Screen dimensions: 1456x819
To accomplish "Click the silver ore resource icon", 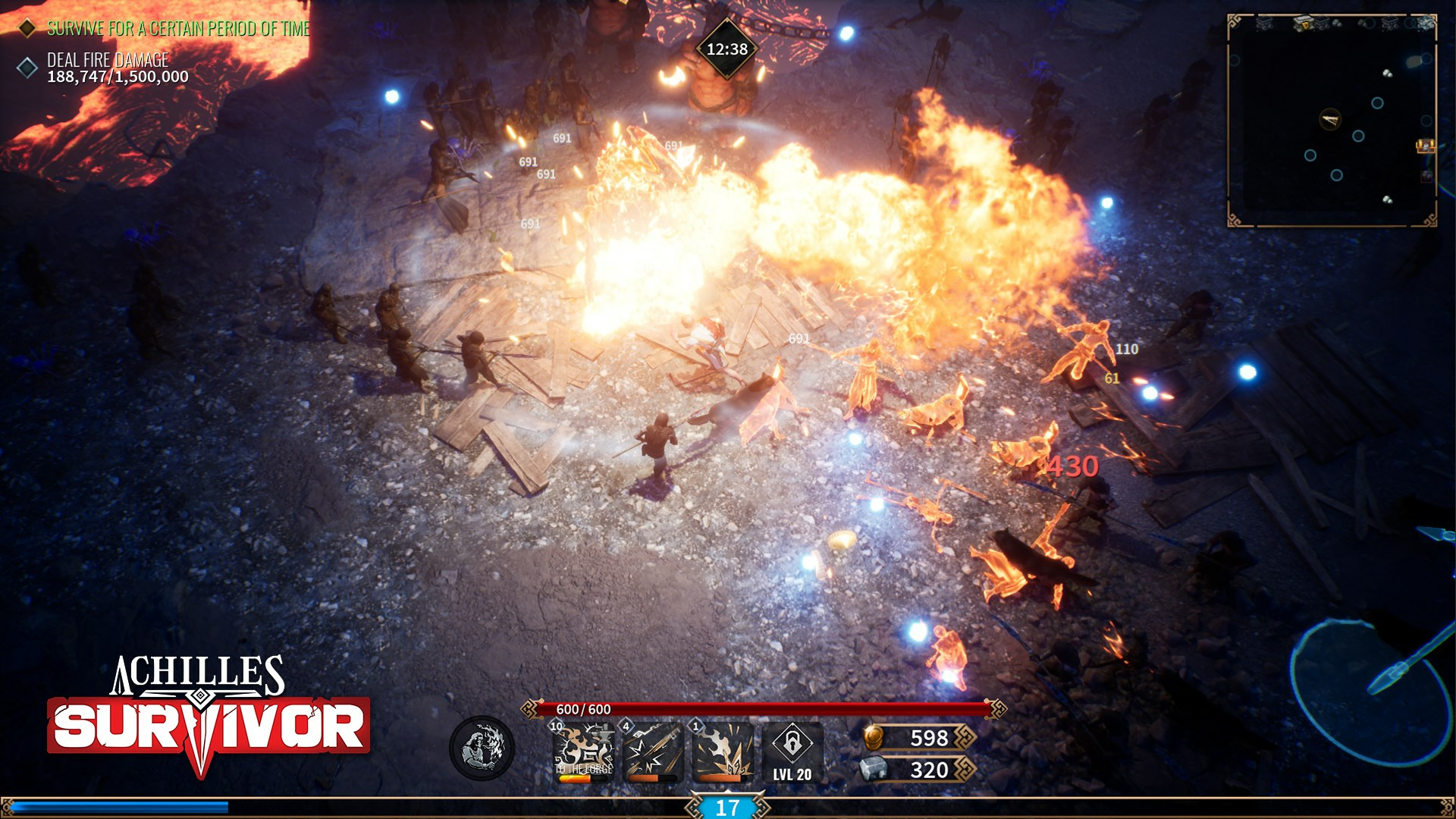I will click(874, 769).
